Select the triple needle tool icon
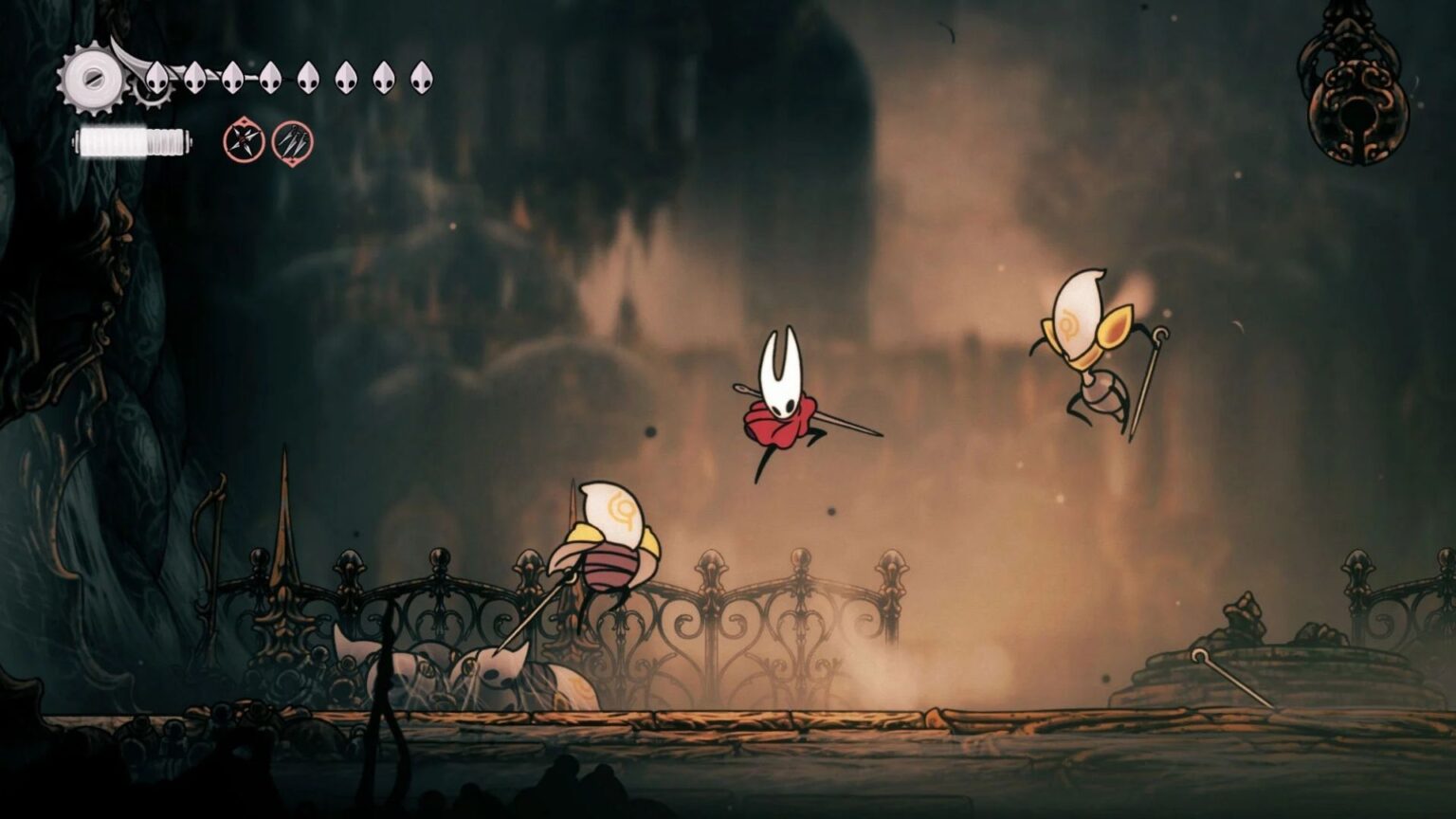Viewport: 1456px width, 819px height. pyautogui.click(x=290, y=142)
